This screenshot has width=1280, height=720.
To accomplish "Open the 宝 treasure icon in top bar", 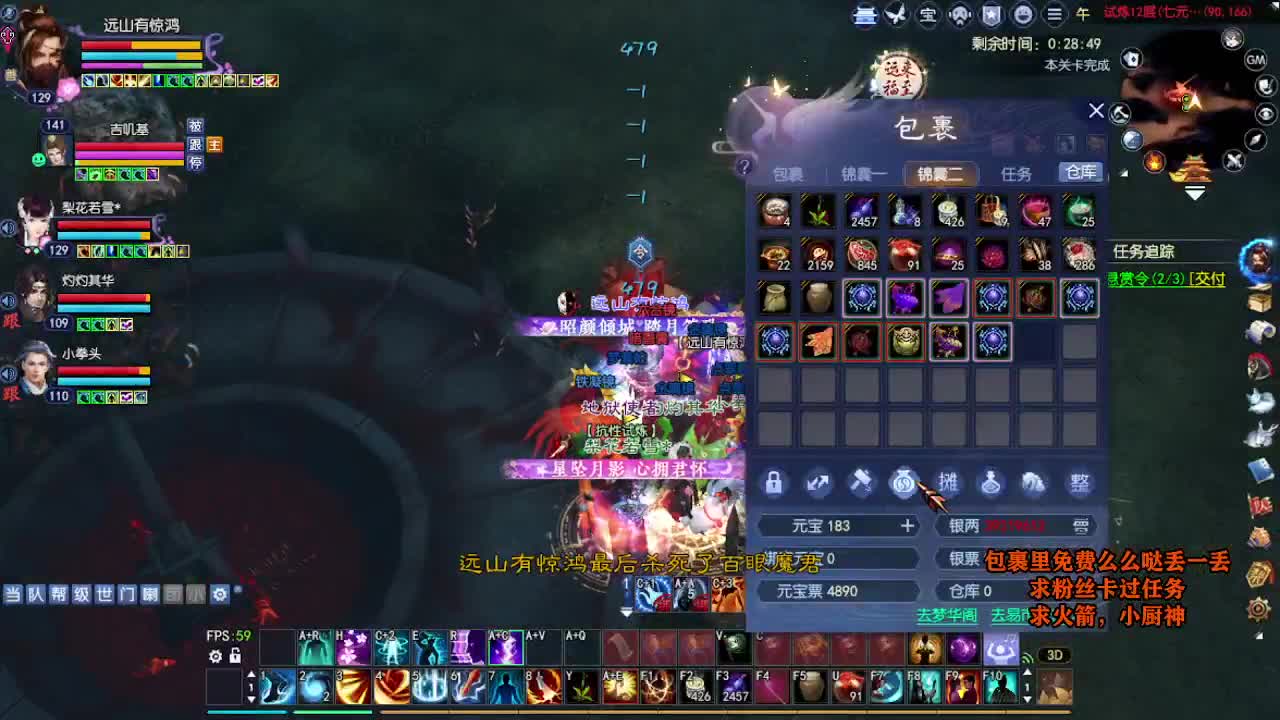I will (927, 16).
